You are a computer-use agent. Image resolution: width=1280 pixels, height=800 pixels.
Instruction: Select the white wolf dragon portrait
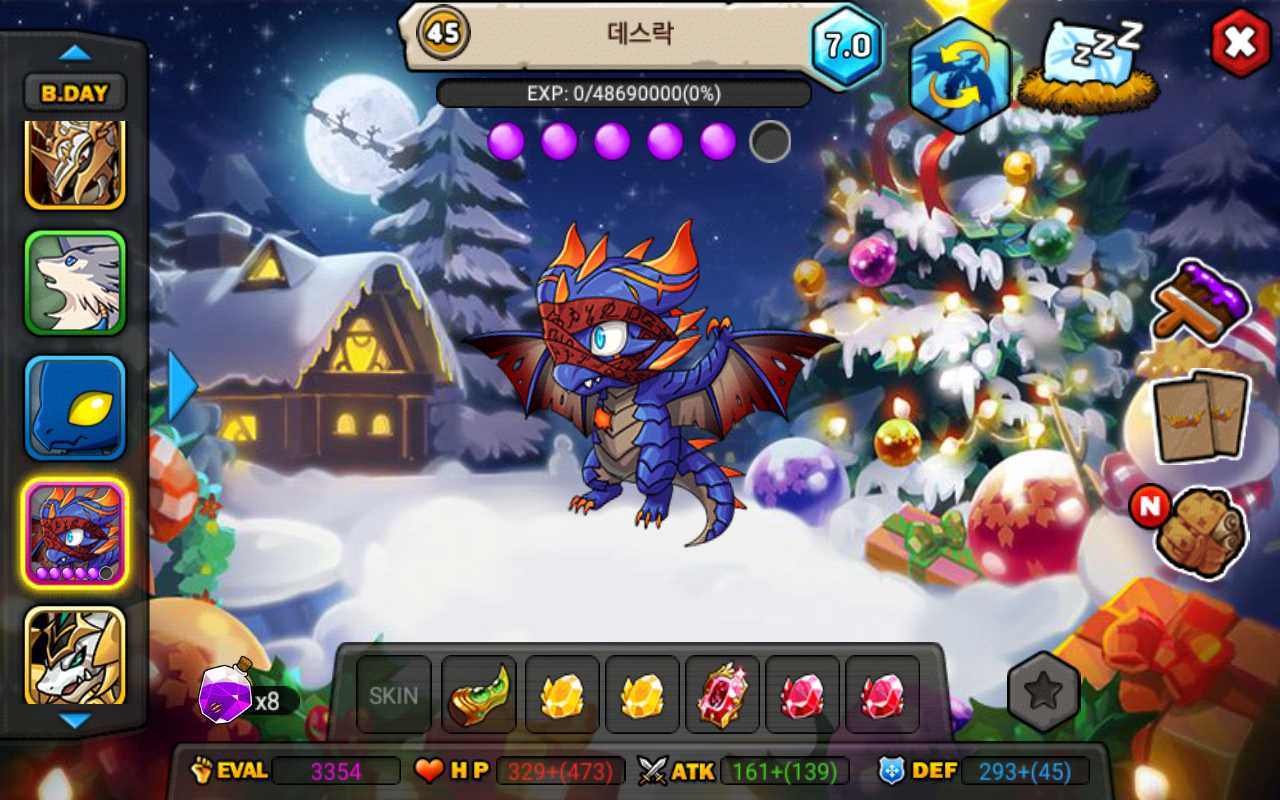pos(75,283)
